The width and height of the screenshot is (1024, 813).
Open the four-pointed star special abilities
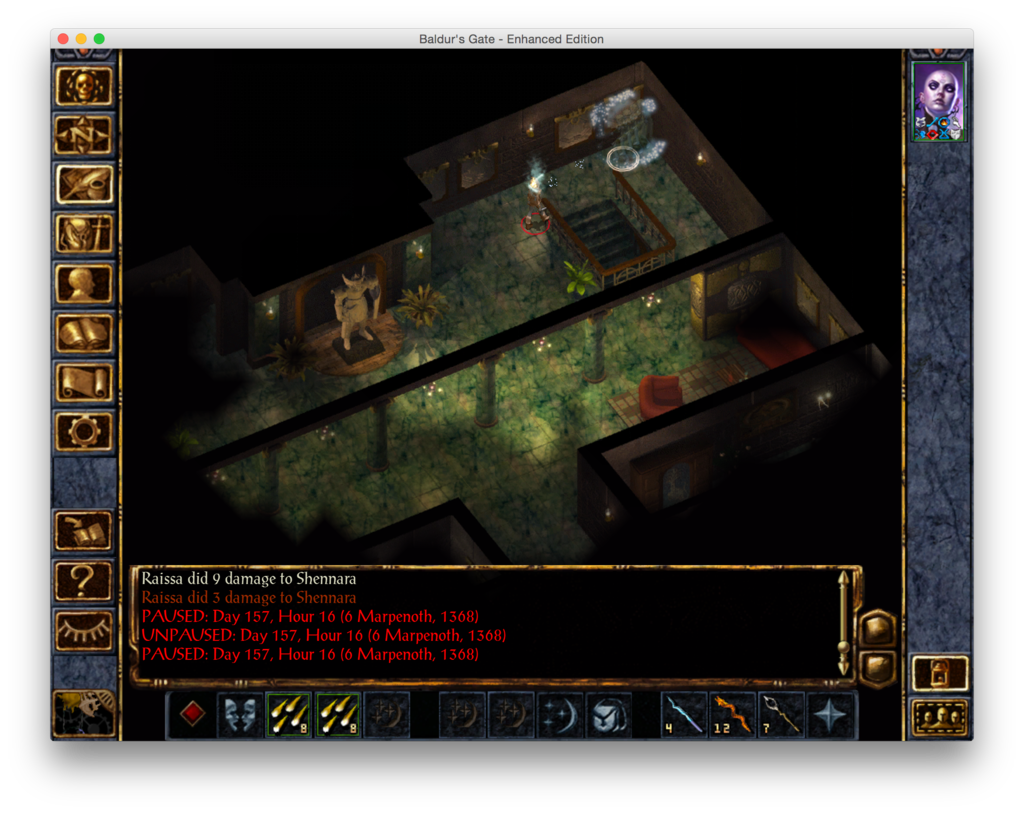pos(832,715)
